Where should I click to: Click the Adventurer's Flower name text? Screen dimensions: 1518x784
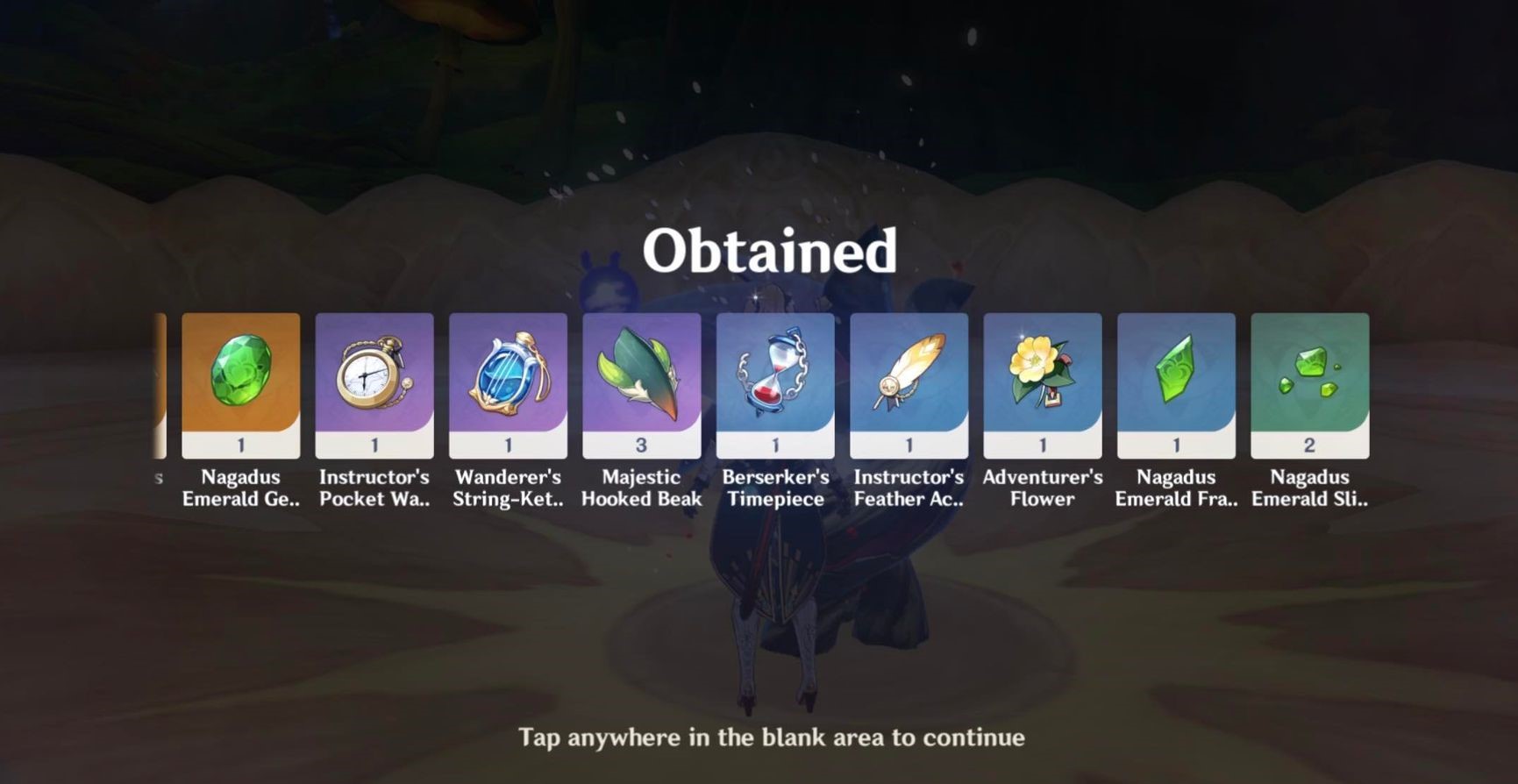coord(1042,488)
